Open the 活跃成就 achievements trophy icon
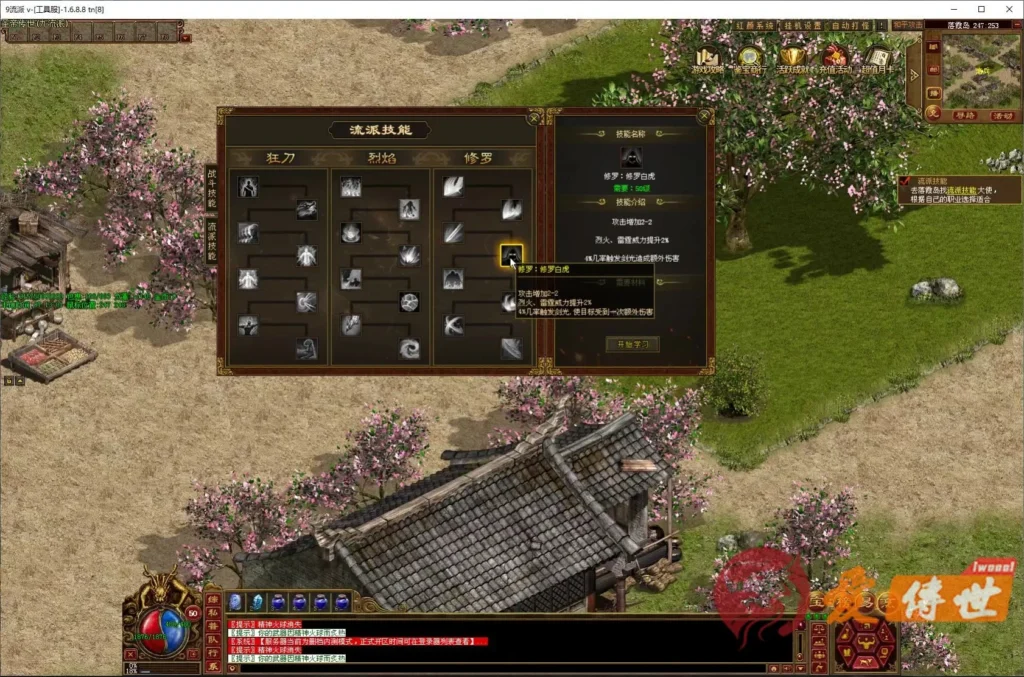 coord(792,59)
